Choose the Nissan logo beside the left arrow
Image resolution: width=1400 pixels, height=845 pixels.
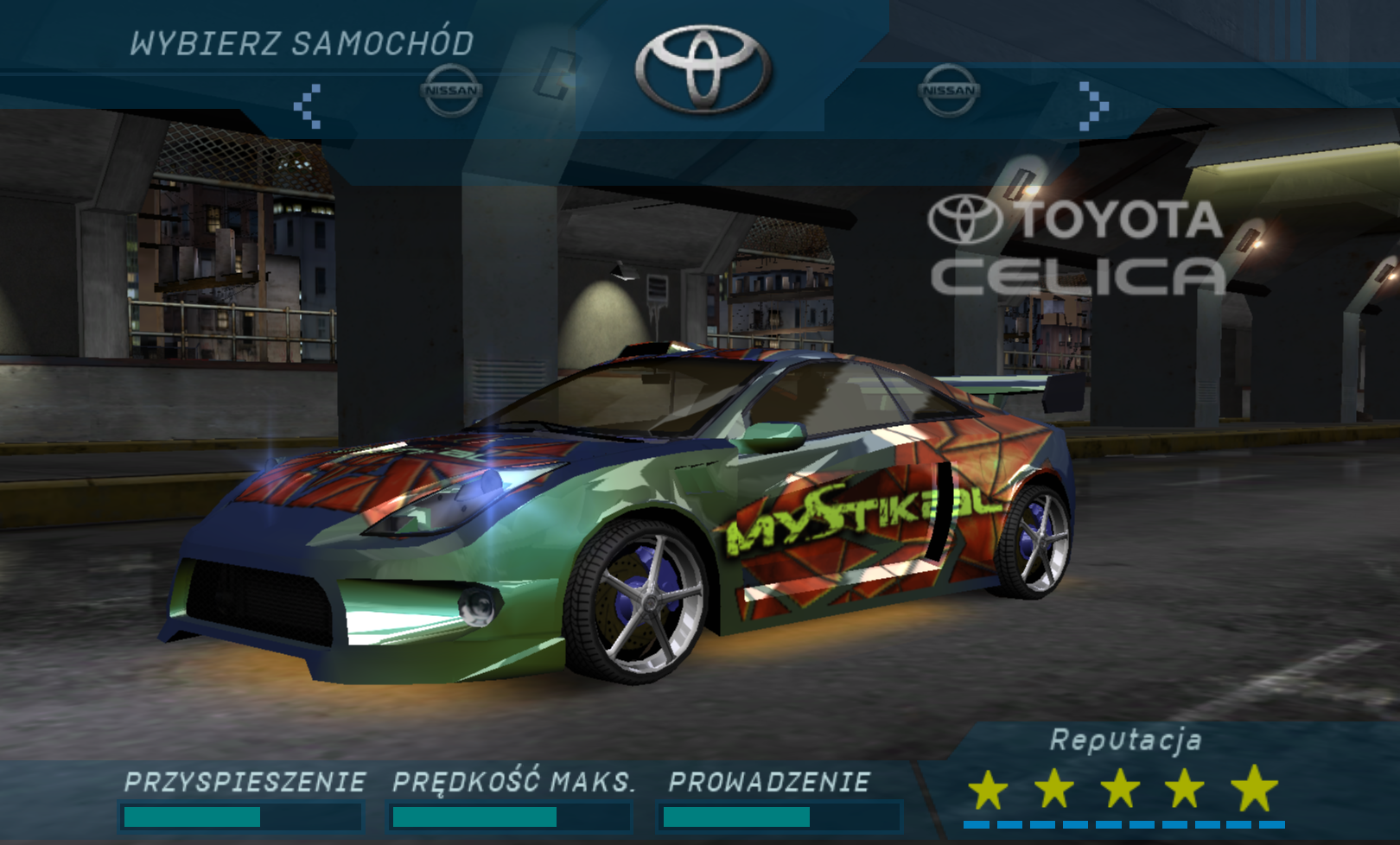tap(450, 90)
